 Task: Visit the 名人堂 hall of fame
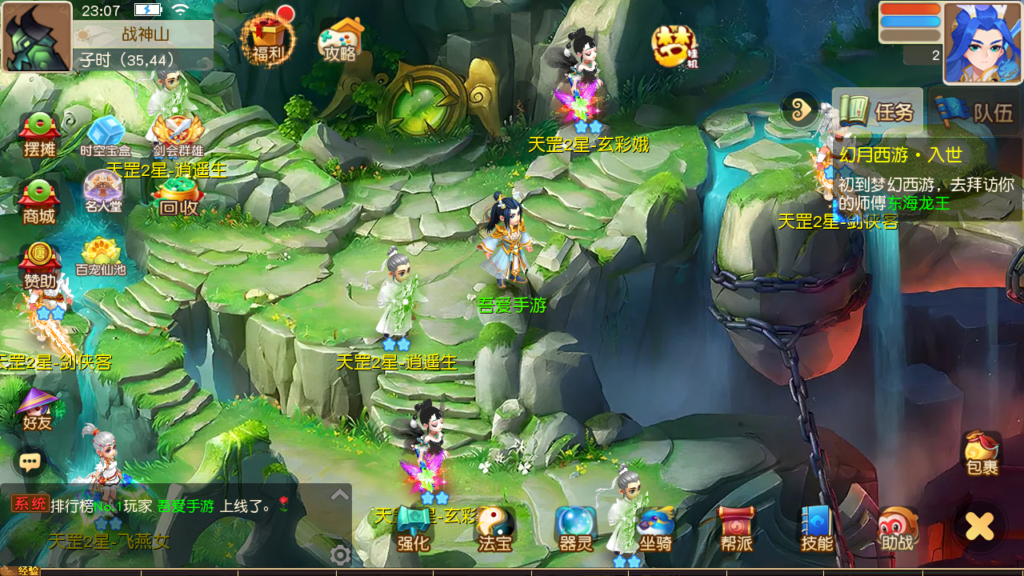(x=104, y=192)
